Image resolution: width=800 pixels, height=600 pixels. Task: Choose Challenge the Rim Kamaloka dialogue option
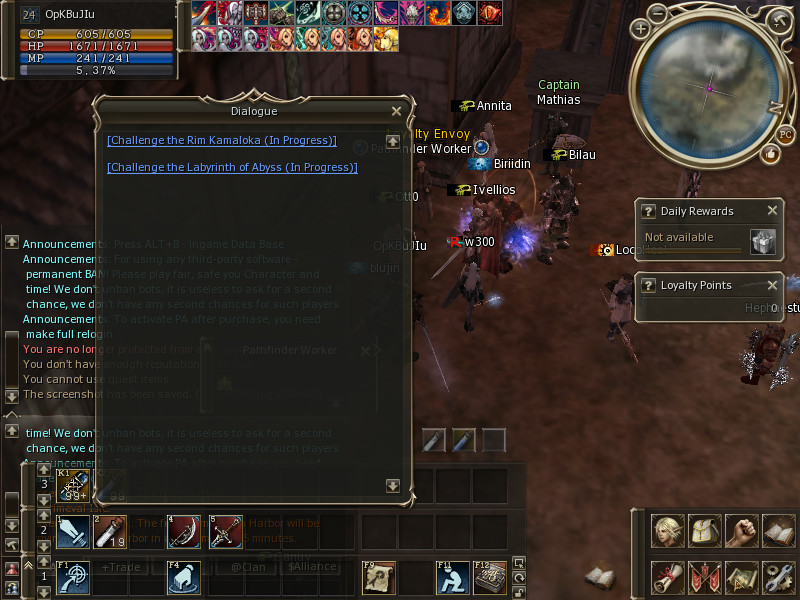222,141
